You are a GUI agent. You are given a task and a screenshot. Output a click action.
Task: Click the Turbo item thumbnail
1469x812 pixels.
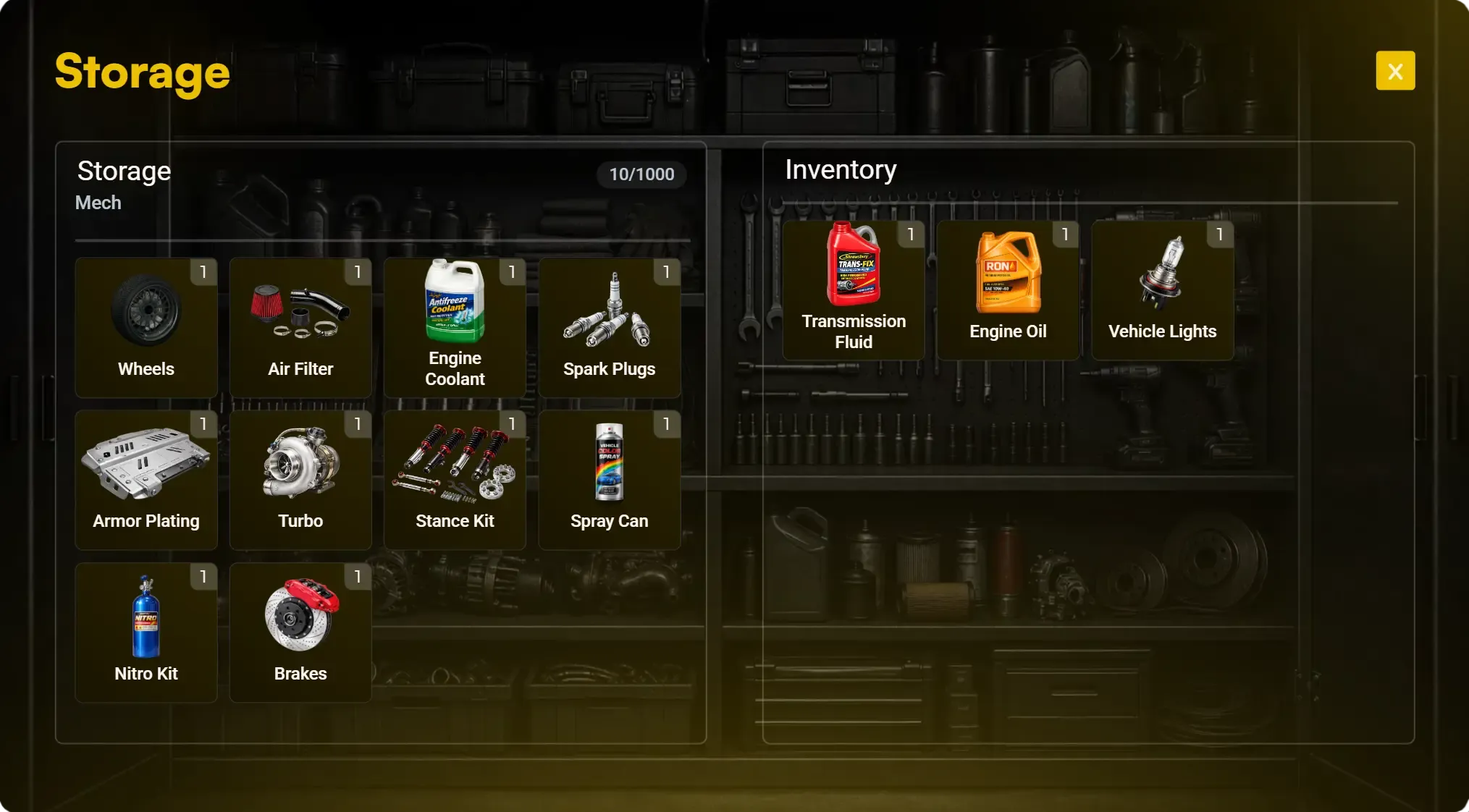tap(300, 479)
